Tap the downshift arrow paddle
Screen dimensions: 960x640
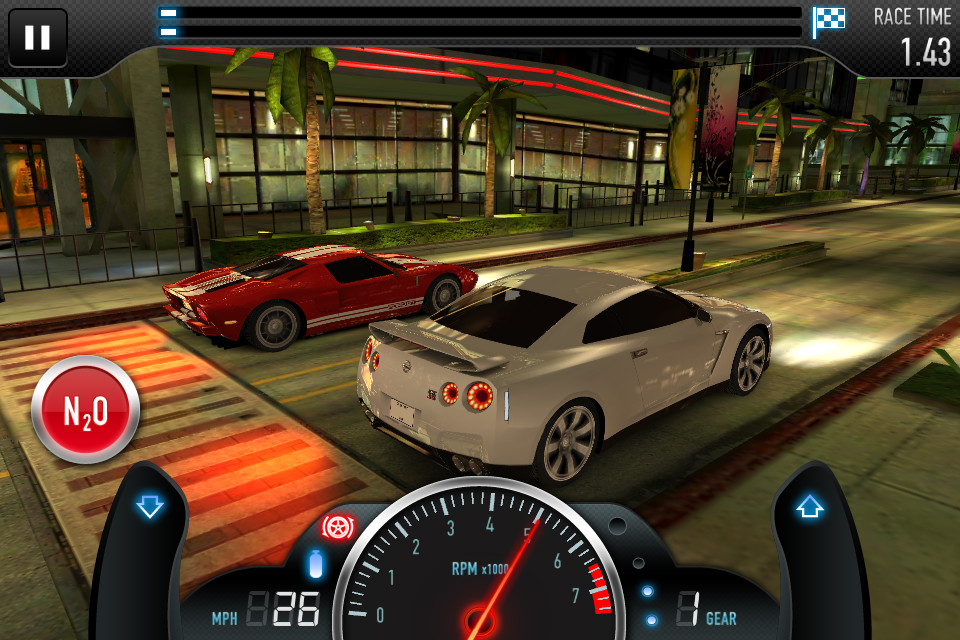pyautogui.click(x=150, y=509)
